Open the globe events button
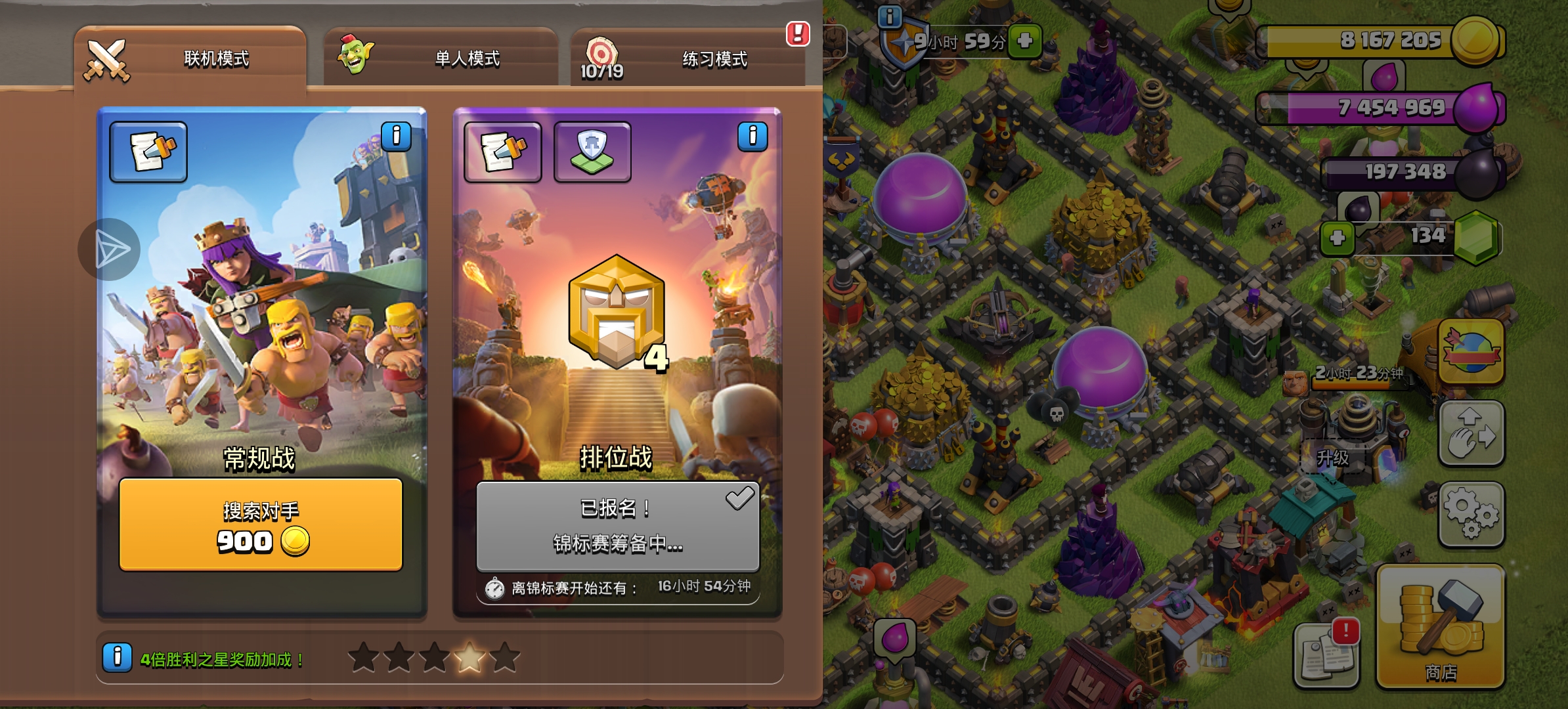 pyautogui.click(x=1471, y=351)
